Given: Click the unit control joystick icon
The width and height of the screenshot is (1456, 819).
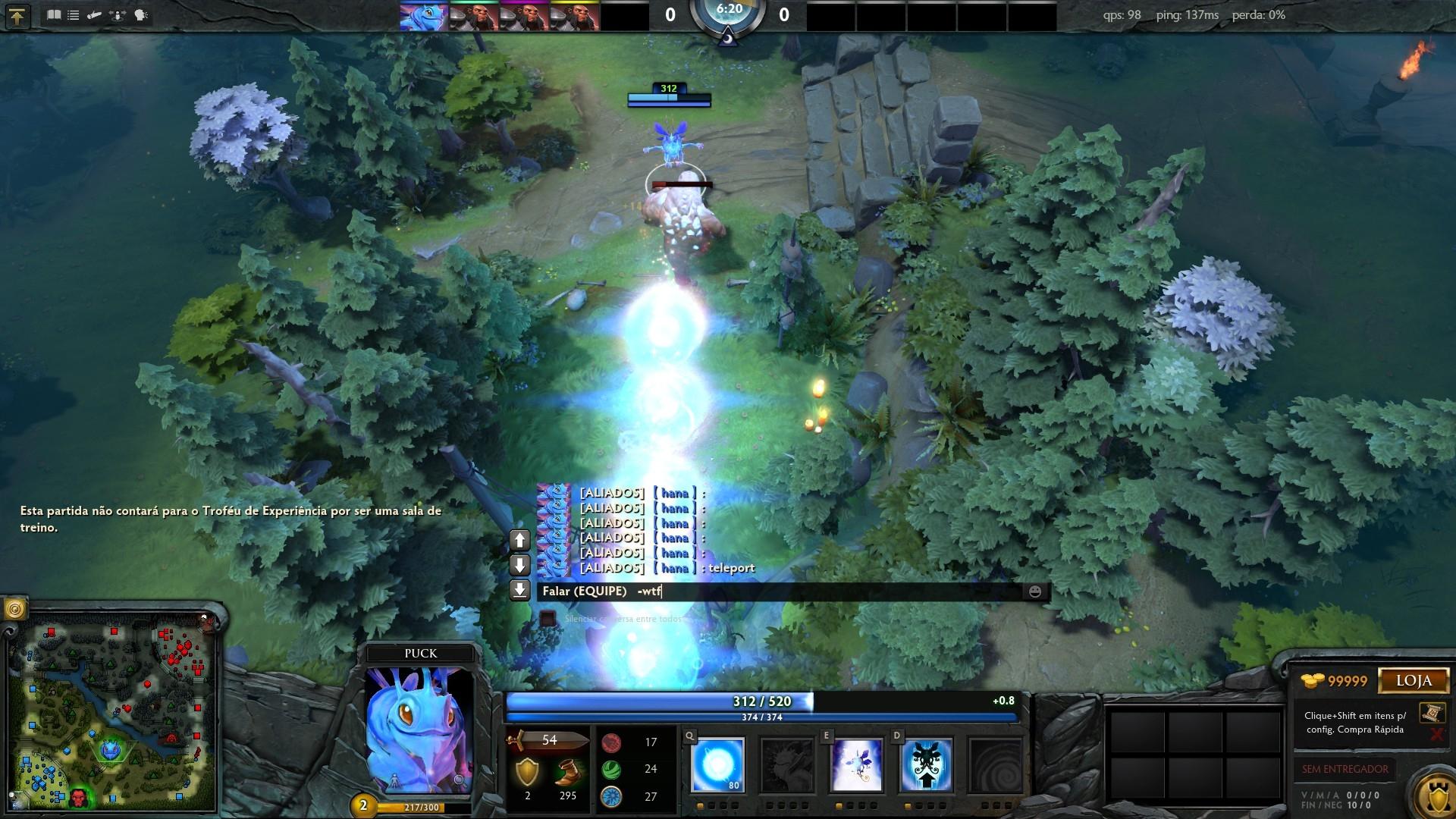Looking at the screenshot, I should (x=116, y=14).
